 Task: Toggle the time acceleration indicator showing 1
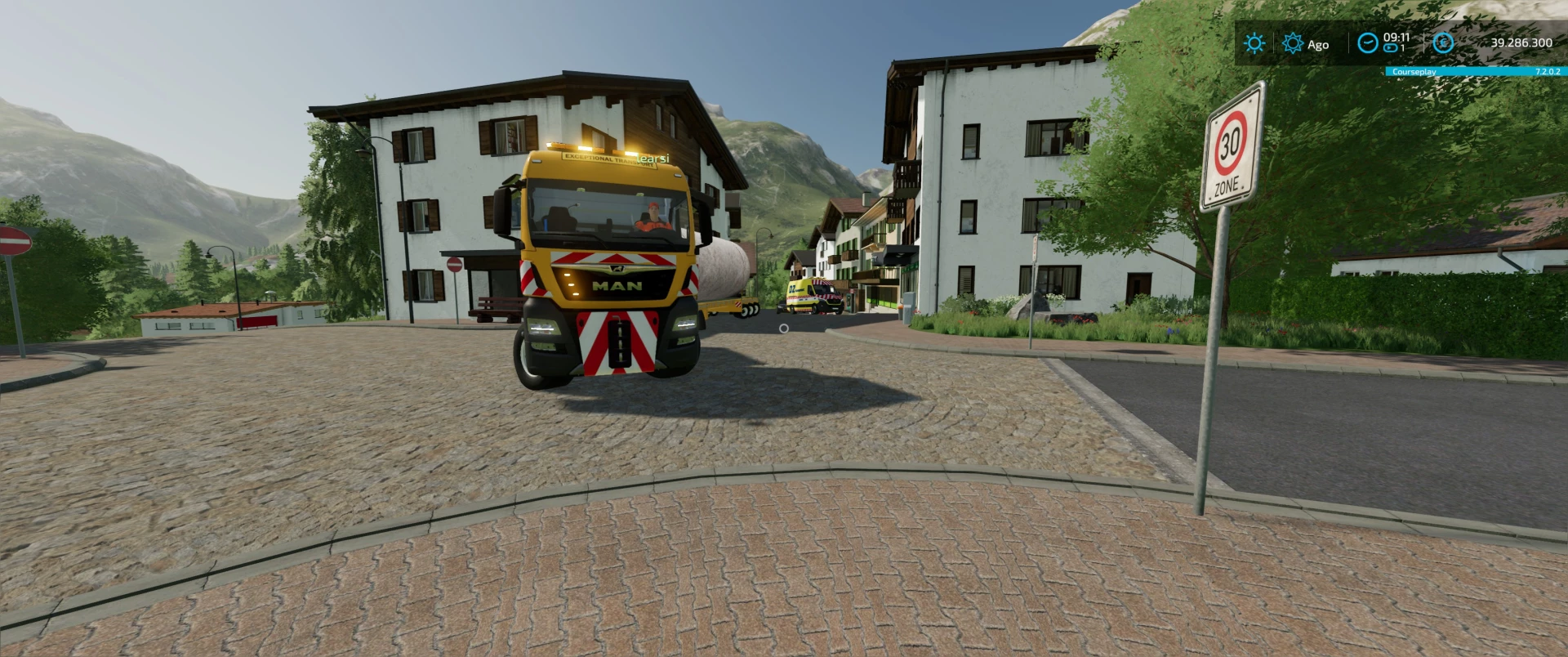[x=1401, y=47]
